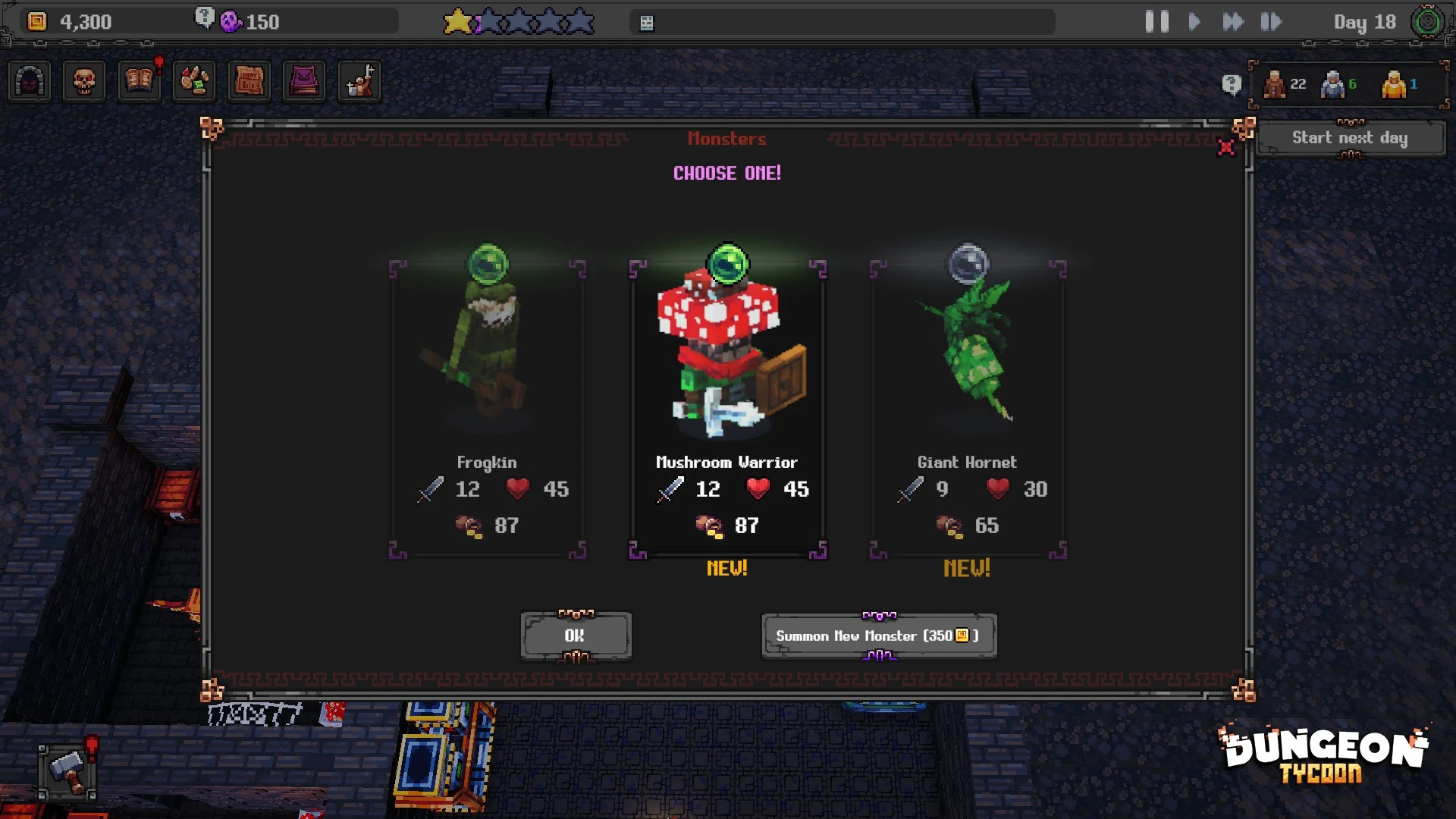The height and width of the screenshot is (819, 1456).
Task: Click the question bubble beside the visitor counts
Action: point(1232,84)
